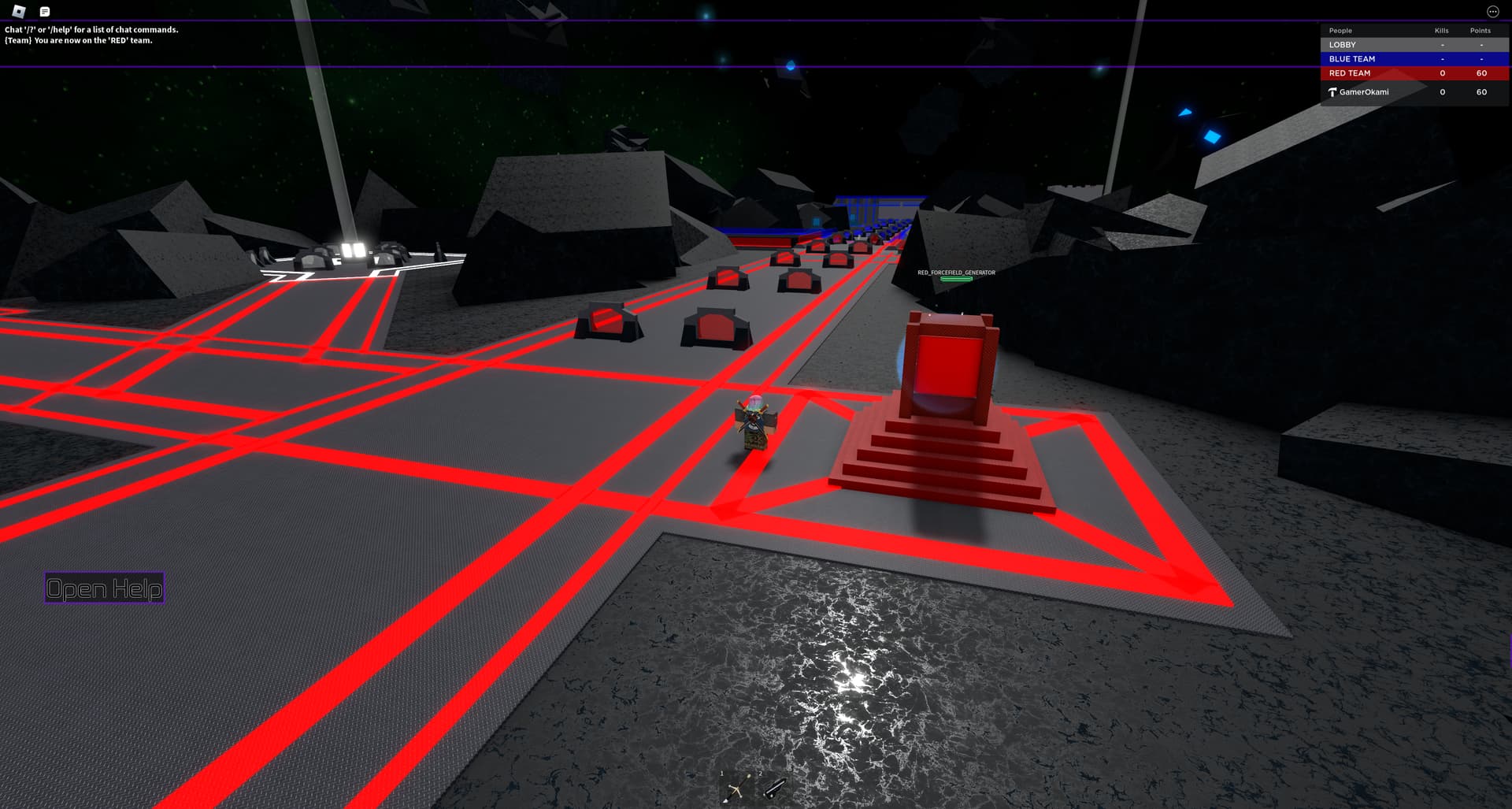The image size is (1512, 809).
Task: Click the green health bar above RED_FORCEFIELD_GENERATOR
Action: 954,279
